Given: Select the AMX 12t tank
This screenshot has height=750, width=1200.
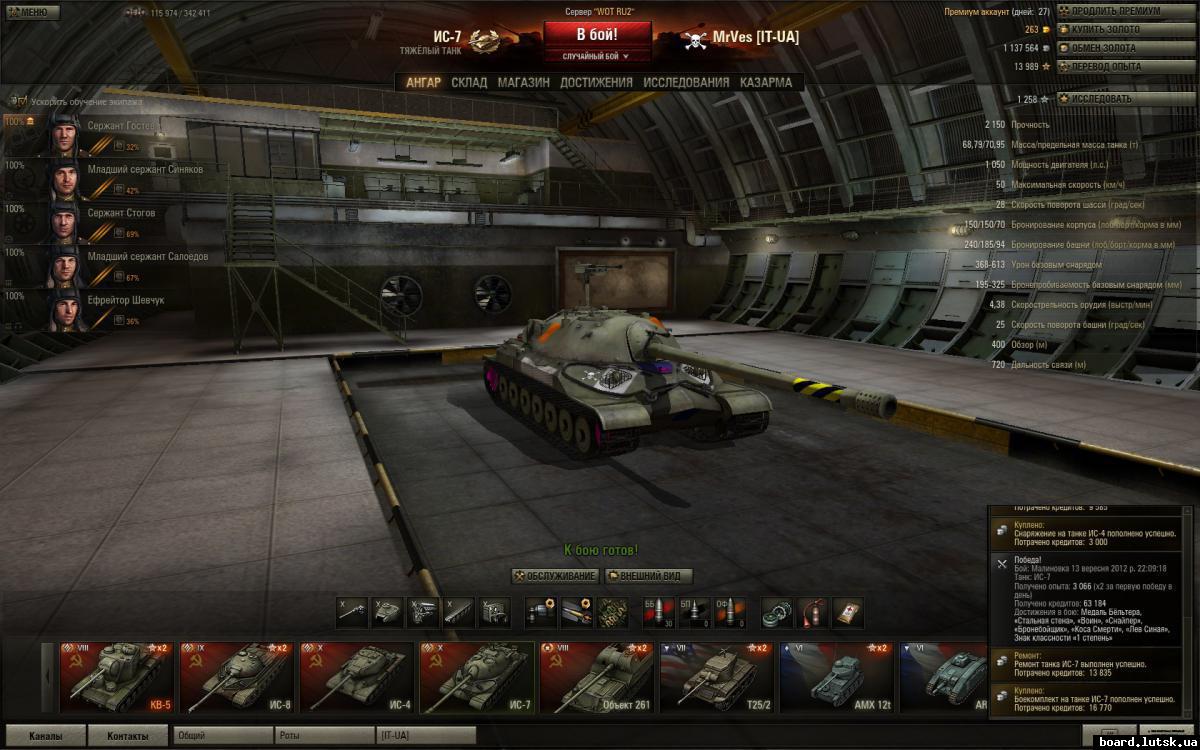Looking at the screenshot, I should pyautogui.click(x=836, y=677).
